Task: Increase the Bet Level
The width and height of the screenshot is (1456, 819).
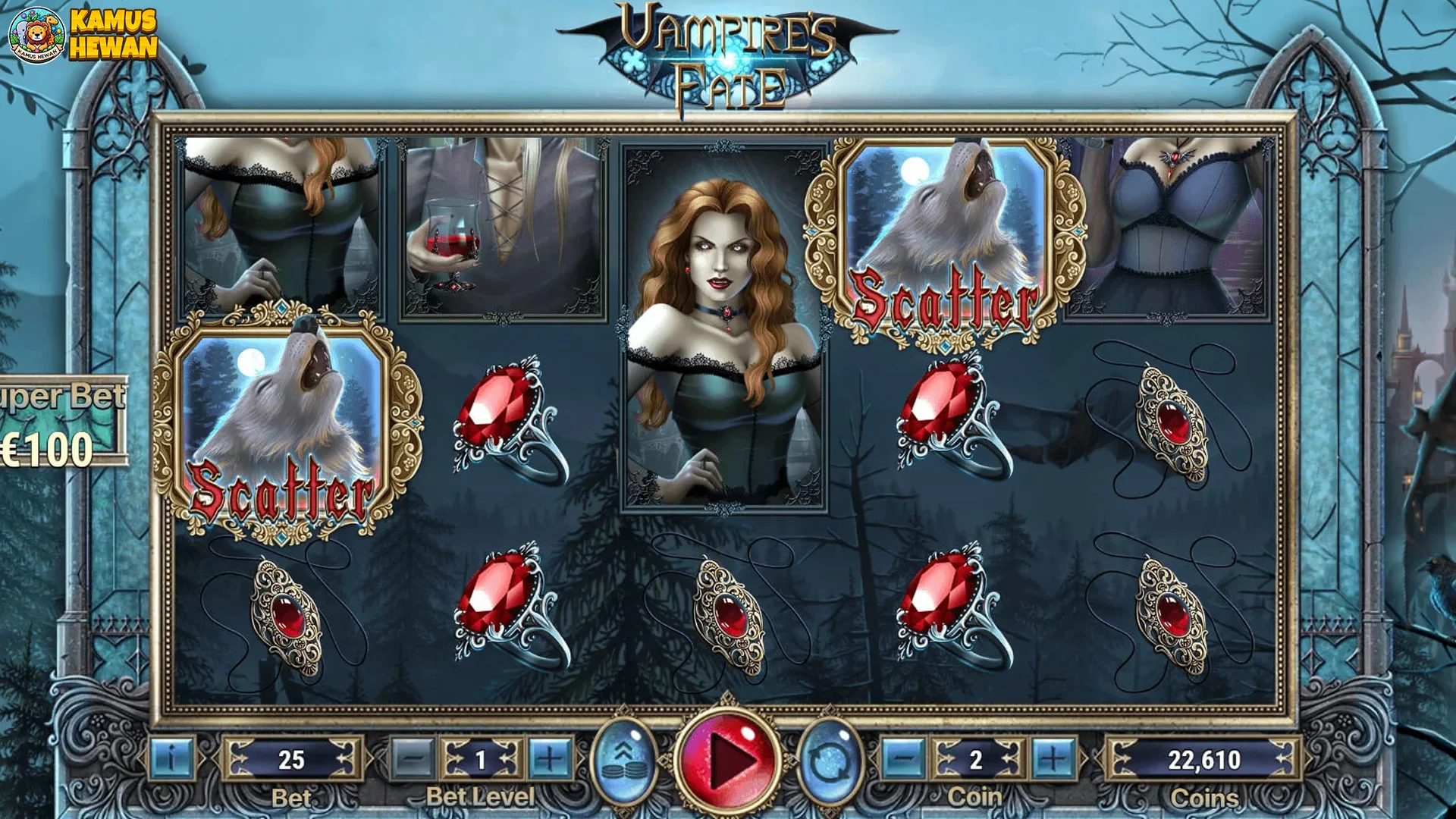Action: click(x=550, y=758)
